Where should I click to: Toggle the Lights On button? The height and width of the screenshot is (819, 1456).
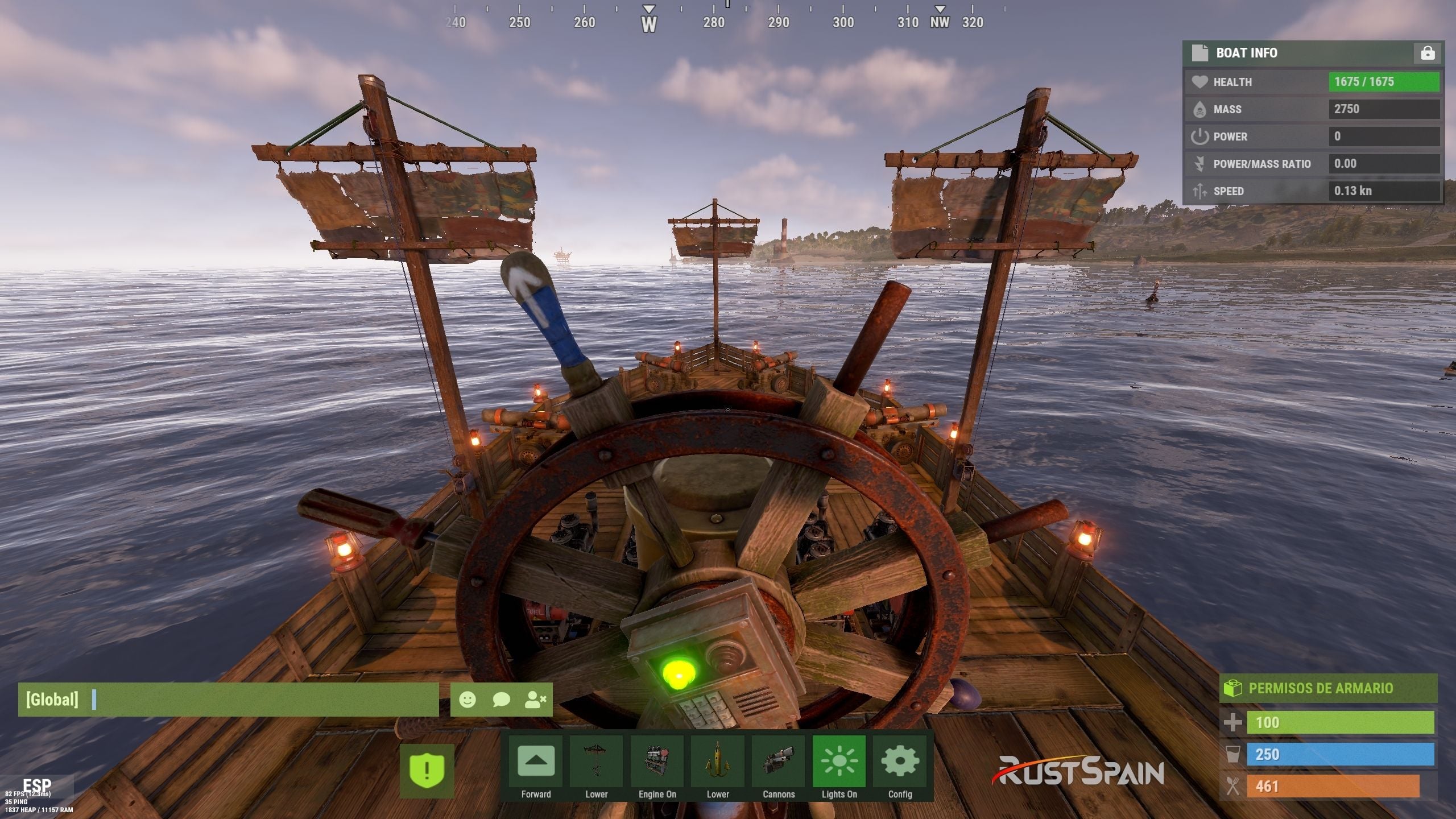pyautogui.click(x=839, y=762)
